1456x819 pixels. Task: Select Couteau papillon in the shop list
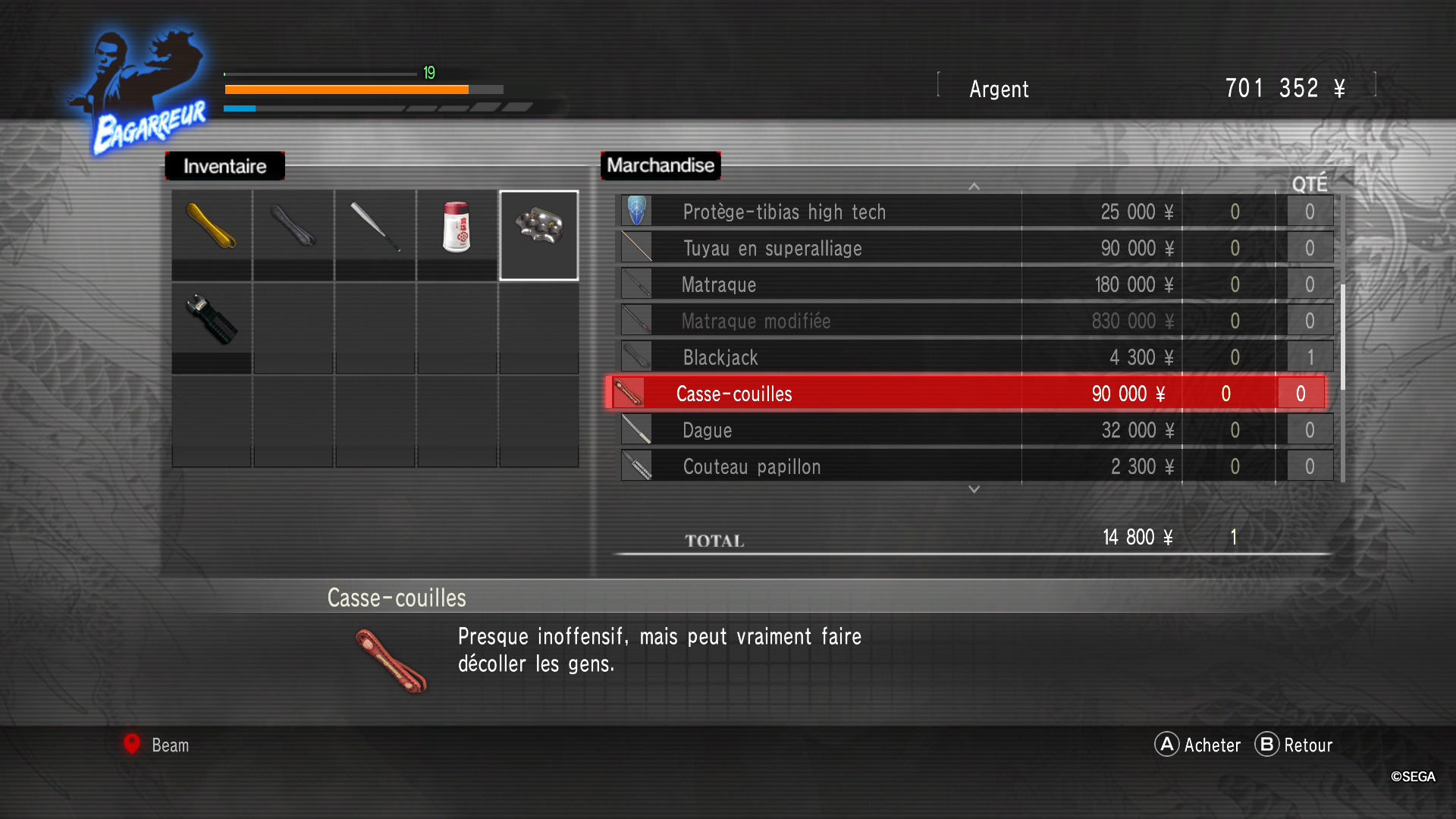[752, 467]
